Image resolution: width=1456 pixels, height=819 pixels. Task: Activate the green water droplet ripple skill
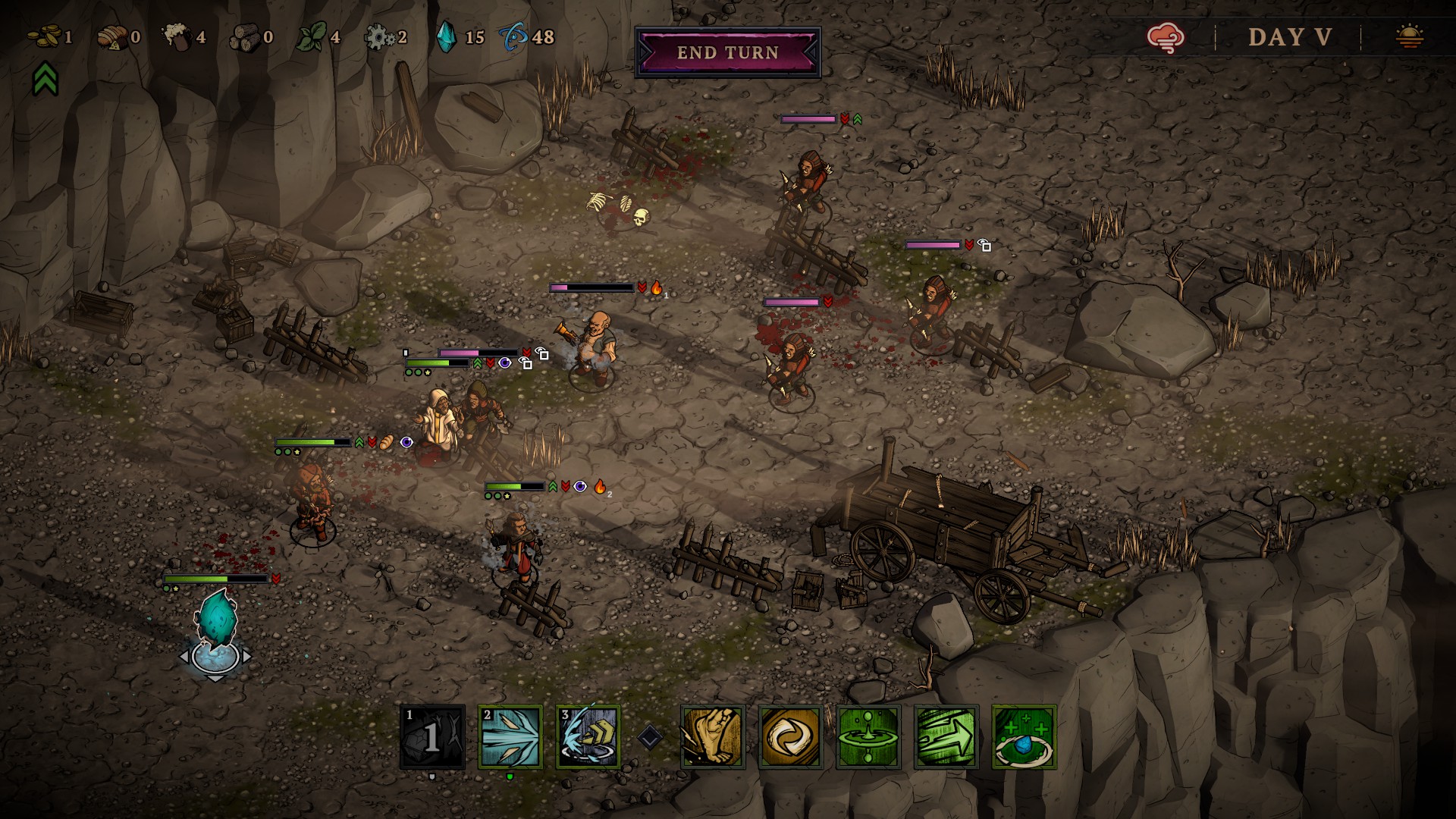[868, 737]
